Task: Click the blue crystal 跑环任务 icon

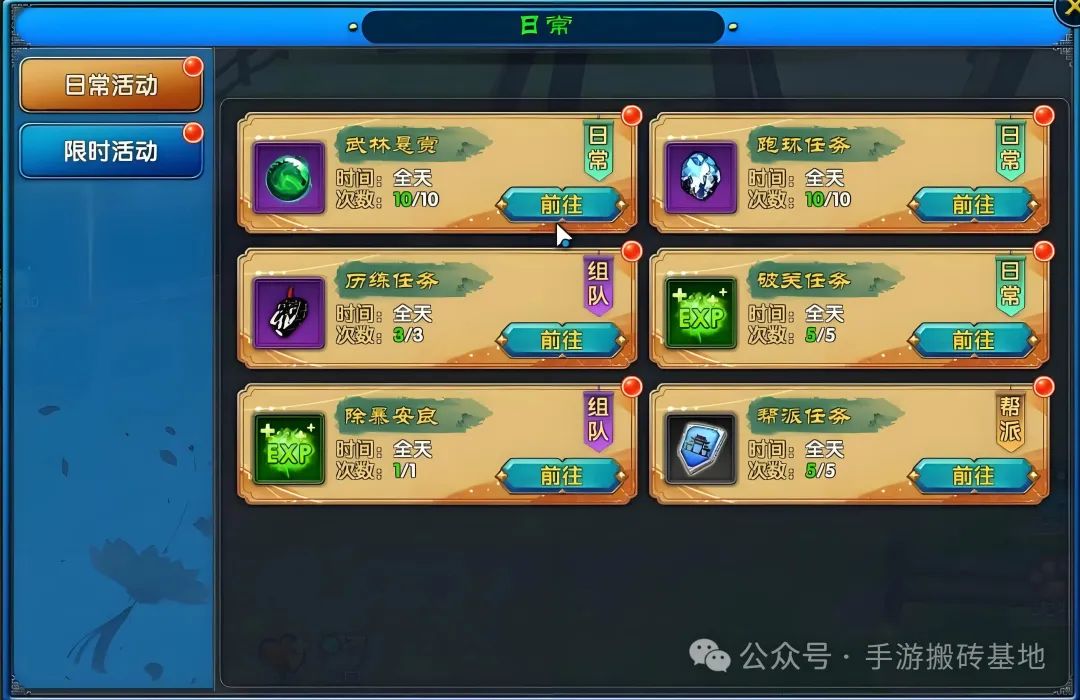Action: [701, 178]
